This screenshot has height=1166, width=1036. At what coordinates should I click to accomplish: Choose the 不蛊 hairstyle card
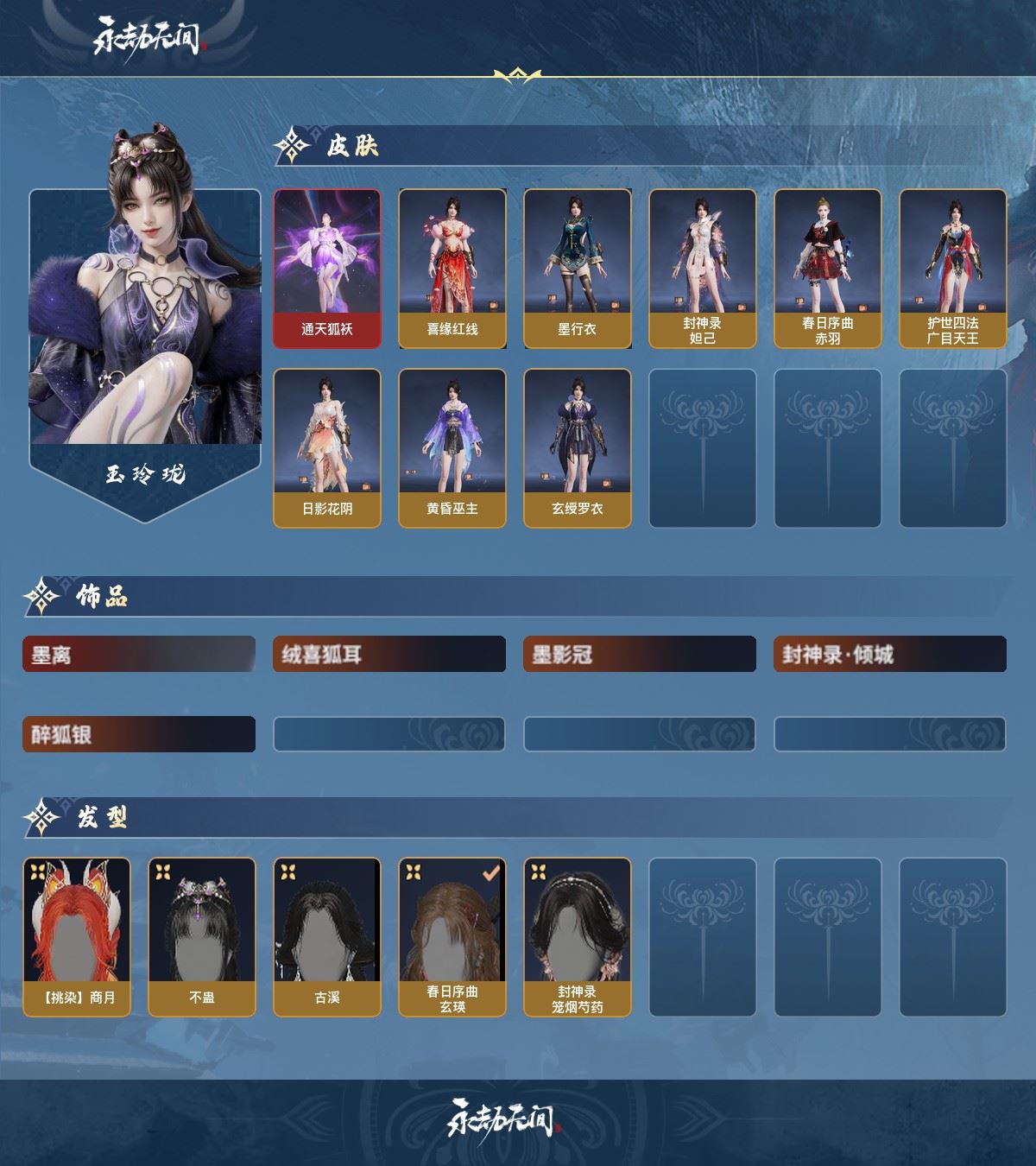[202, 937]
